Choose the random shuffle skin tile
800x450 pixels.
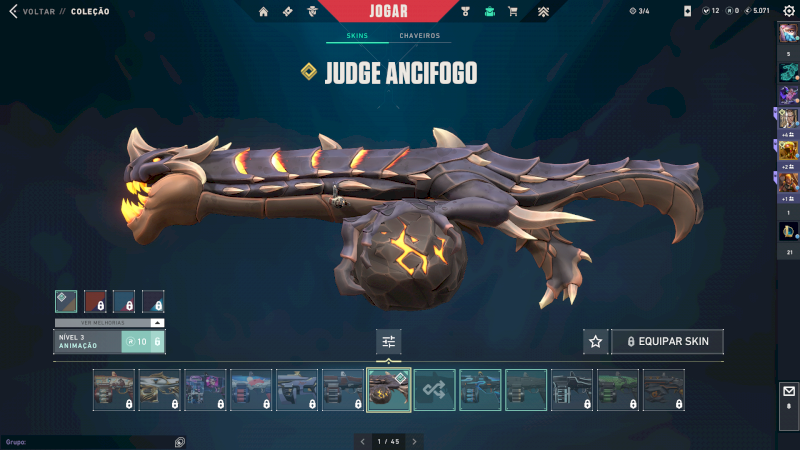[435, 390]
